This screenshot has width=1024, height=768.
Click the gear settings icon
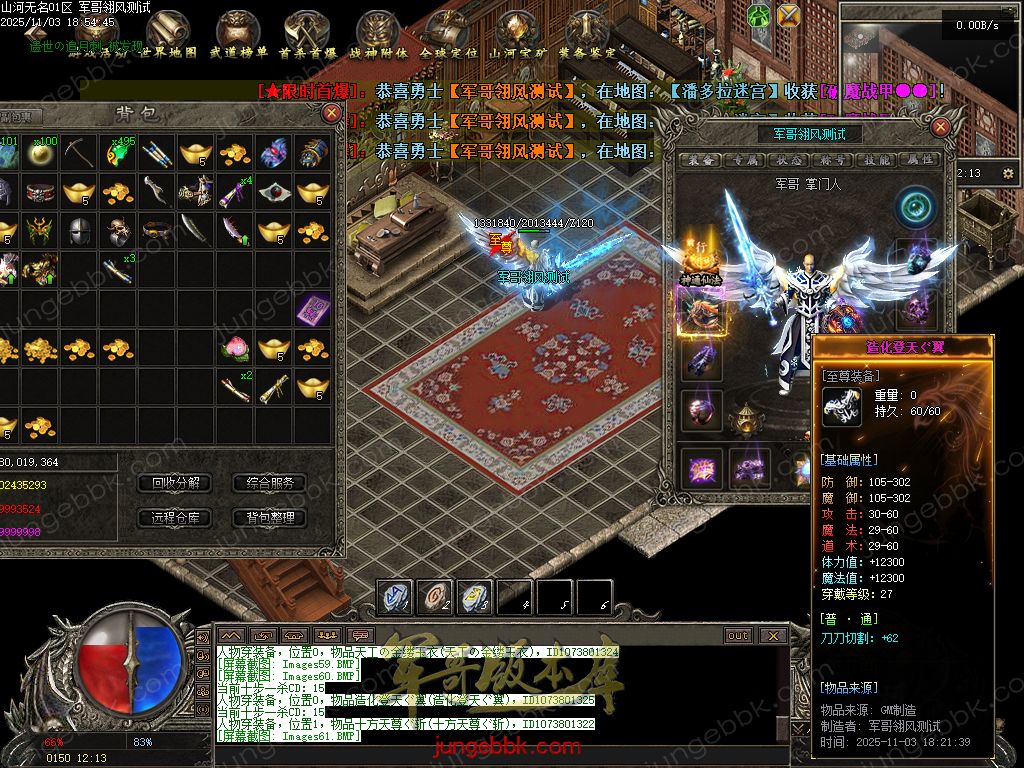tap(1007, 174)
